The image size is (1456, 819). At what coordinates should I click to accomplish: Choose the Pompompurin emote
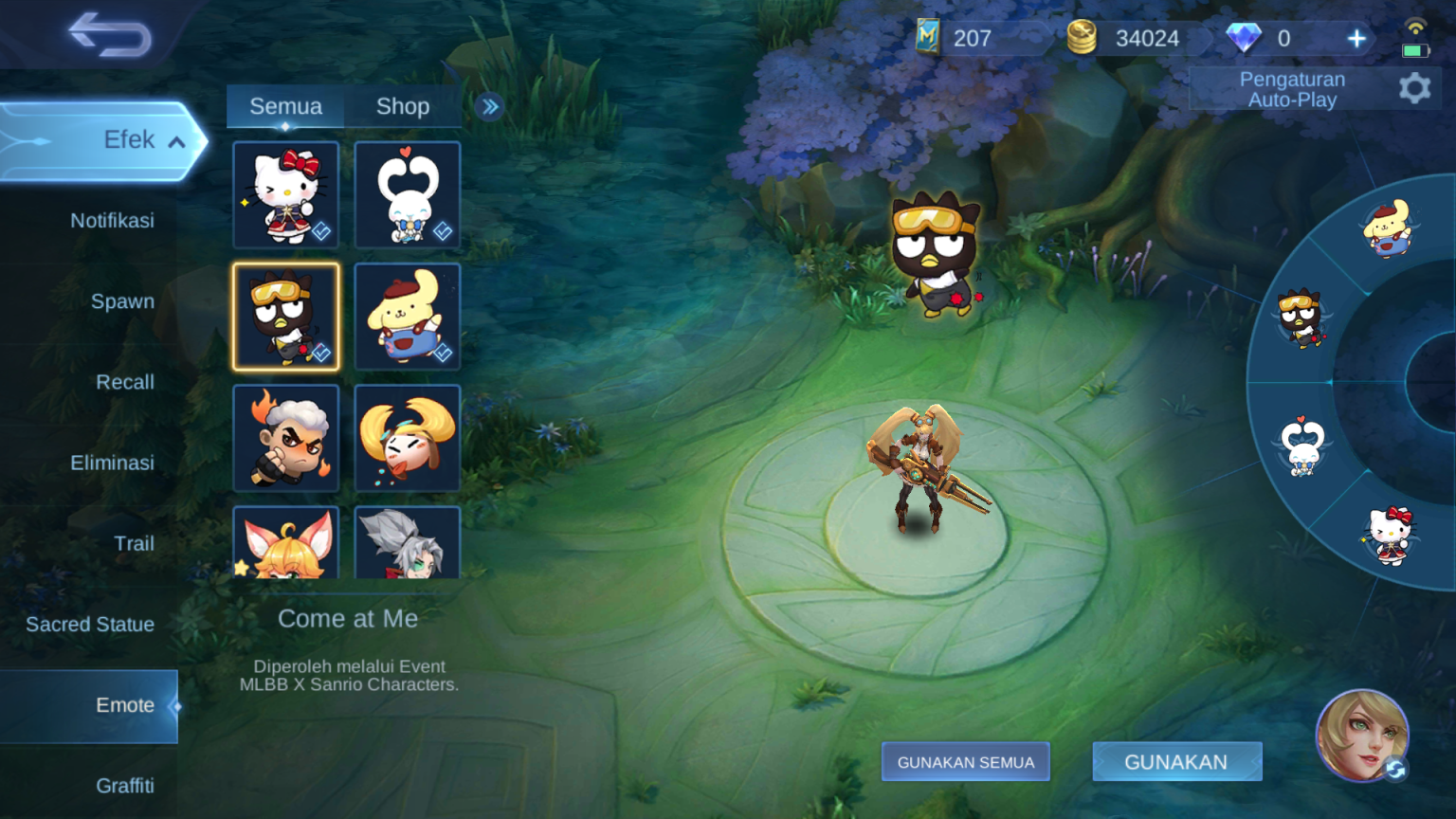(x=408, y=316)
